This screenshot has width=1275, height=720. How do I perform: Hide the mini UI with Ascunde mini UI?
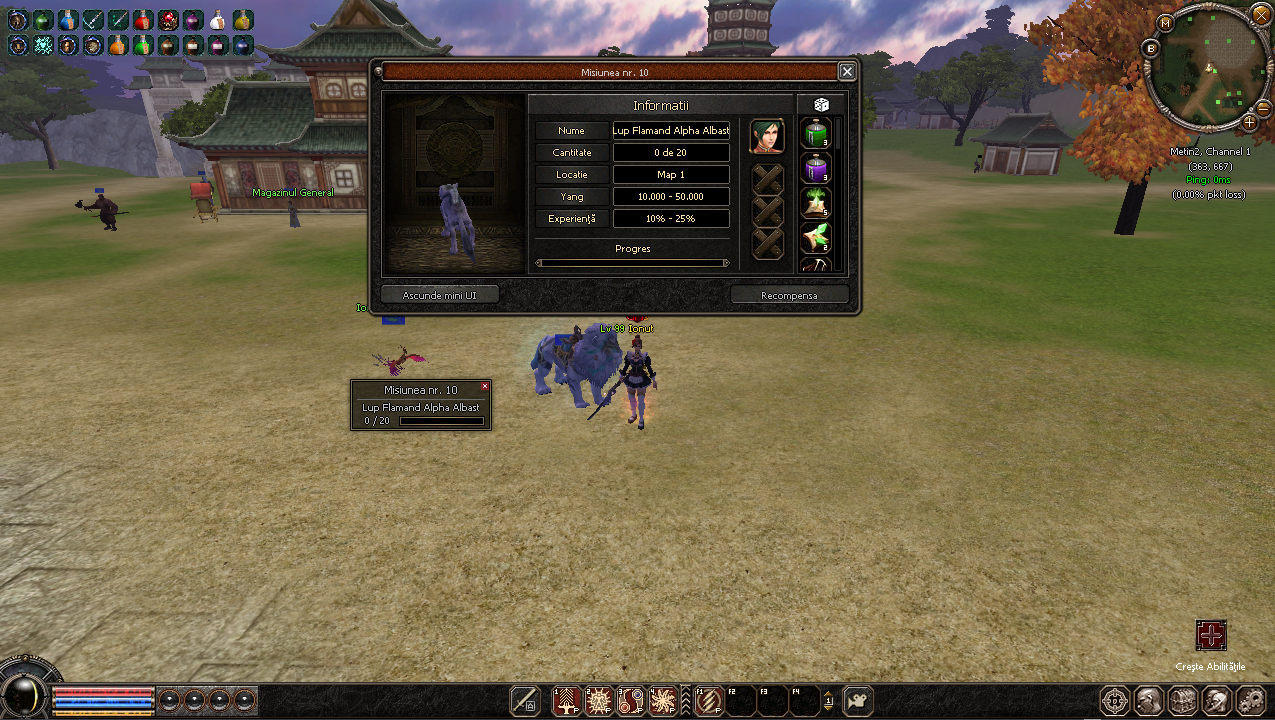(440, 295)
